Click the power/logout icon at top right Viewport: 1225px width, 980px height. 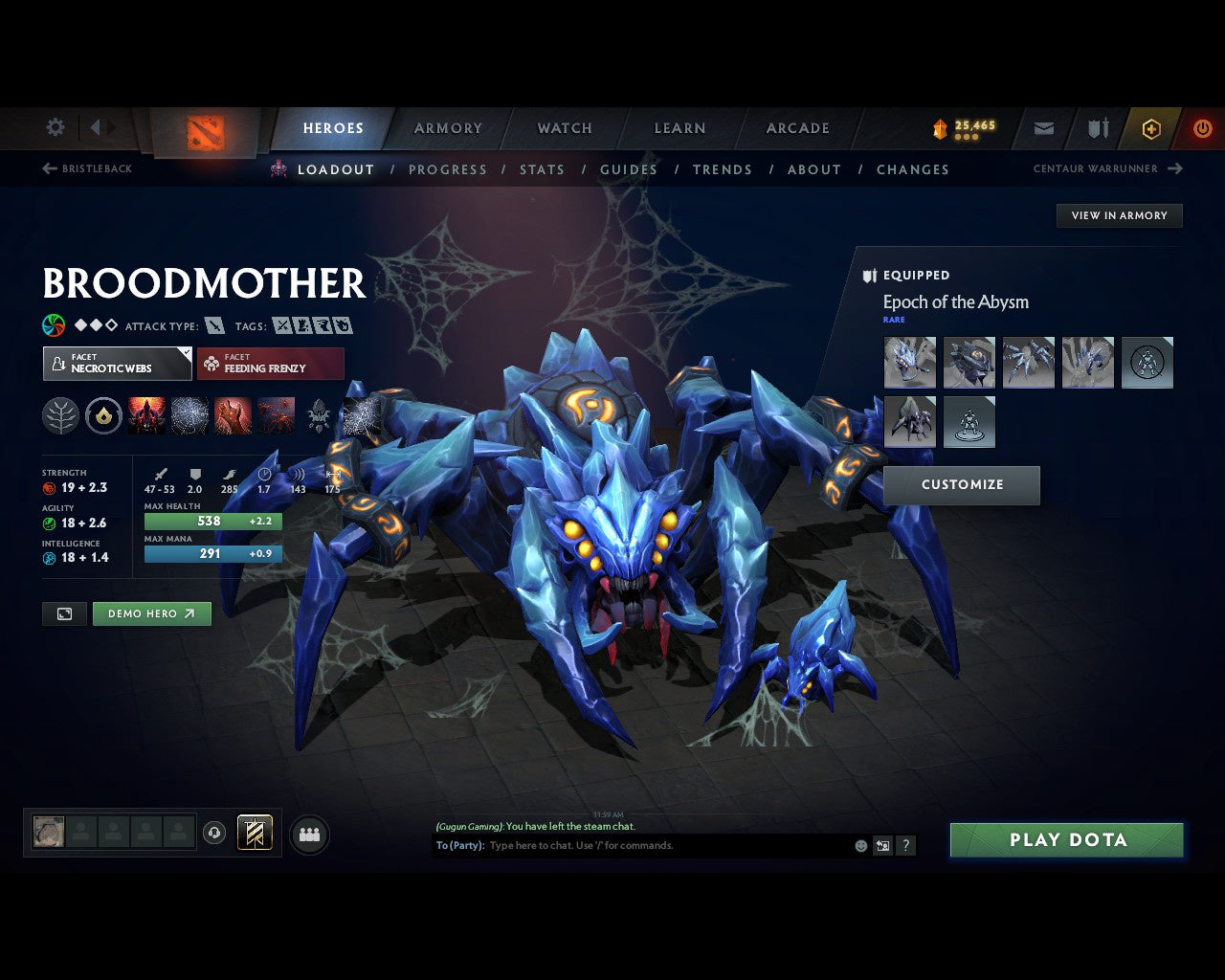click(1202, 128)
